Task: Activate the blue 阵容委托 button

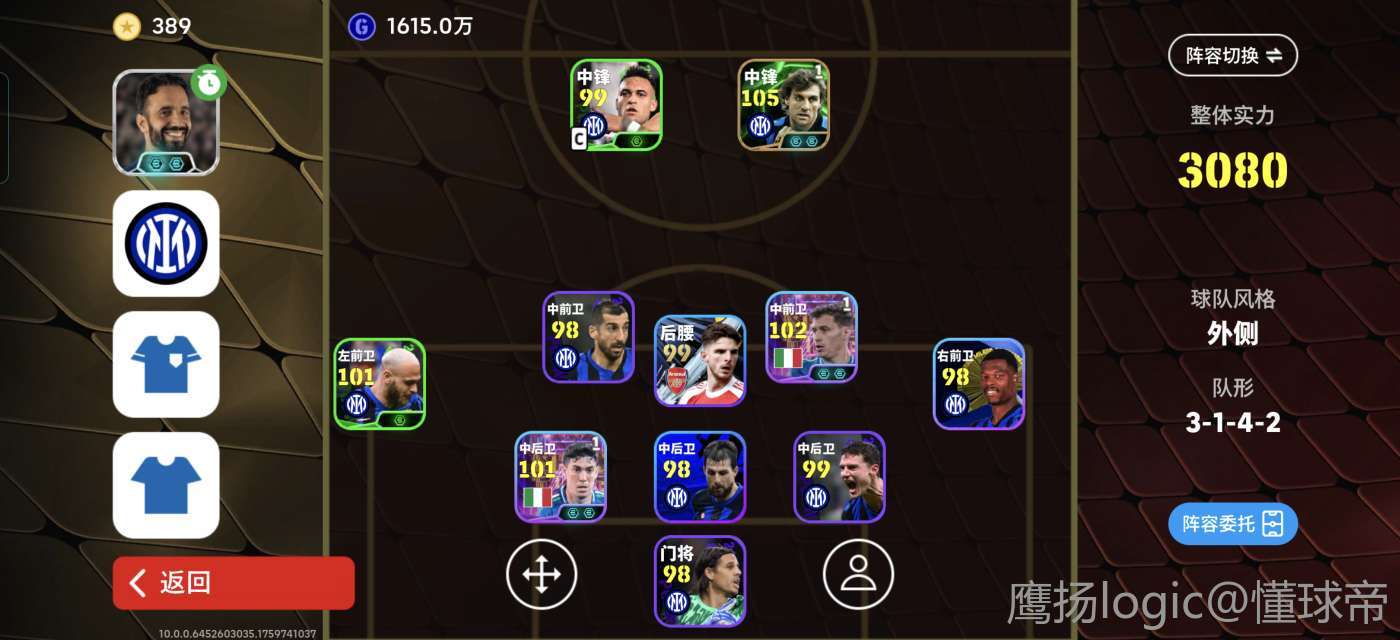Action: point(1232,524)
